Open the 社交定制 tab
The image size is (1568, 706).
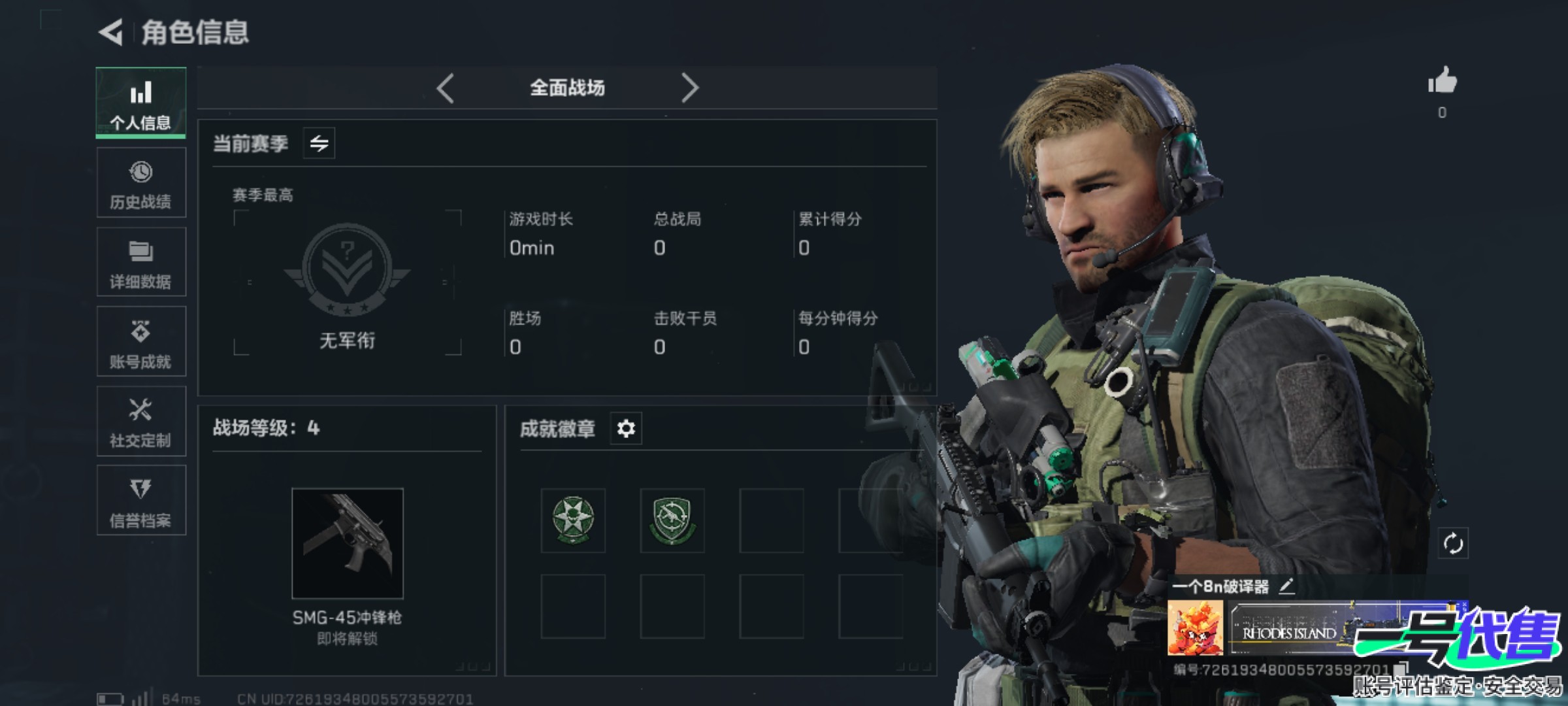(140, 422)
